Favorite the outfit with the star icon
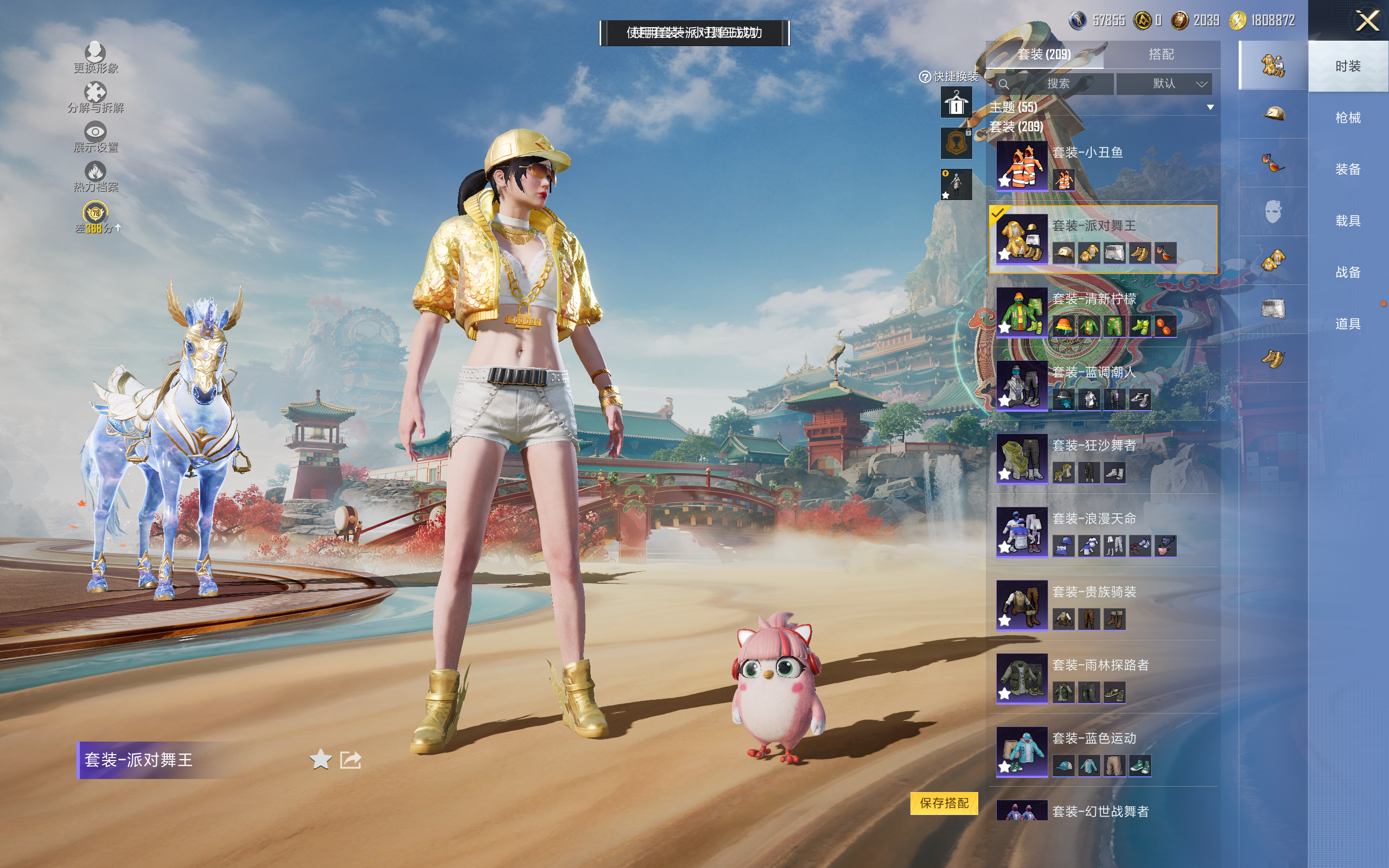Screen dimensions: 1389x868 [320, 759]
